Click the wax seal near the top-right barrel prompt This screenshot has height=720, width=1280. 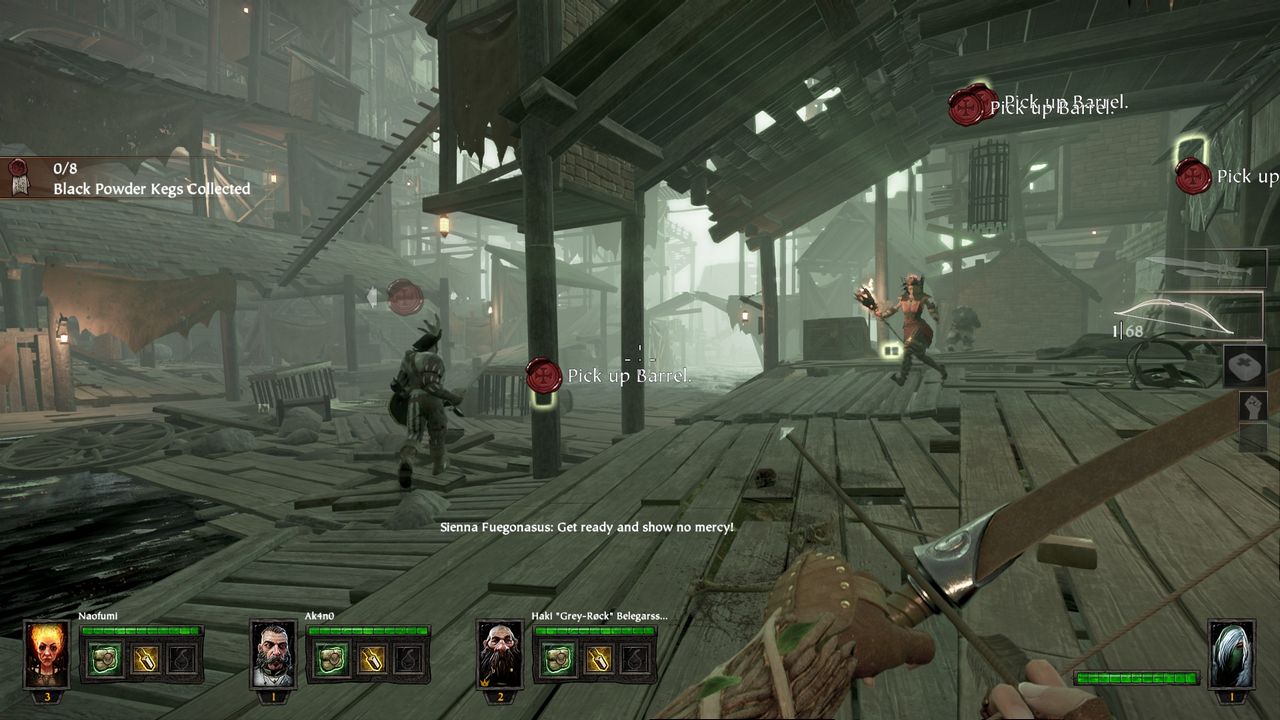tap(968, 103)
